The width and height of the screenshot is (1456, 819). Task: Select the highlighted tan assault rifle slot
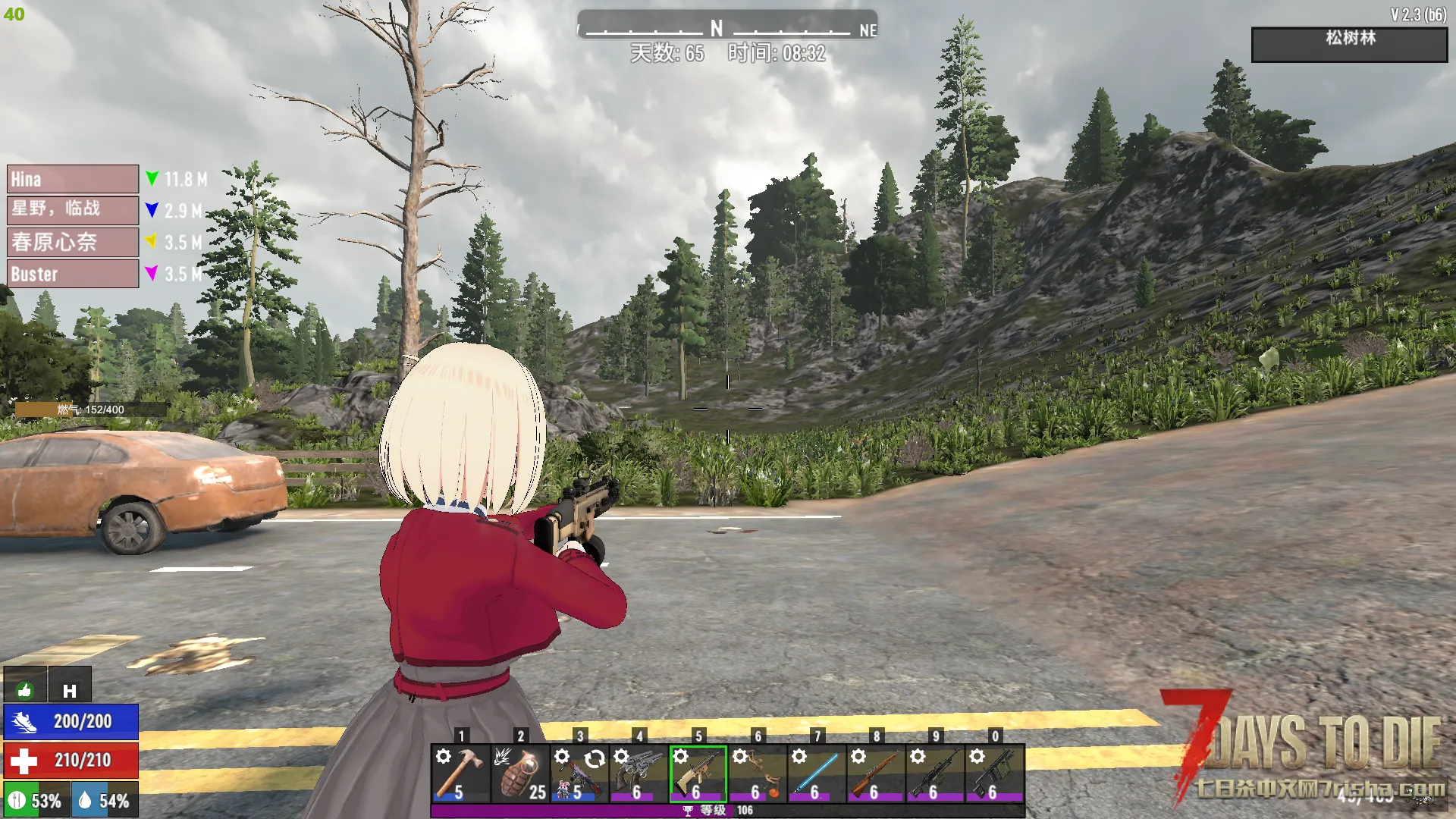pyautogui.click(x=698, y=773)
